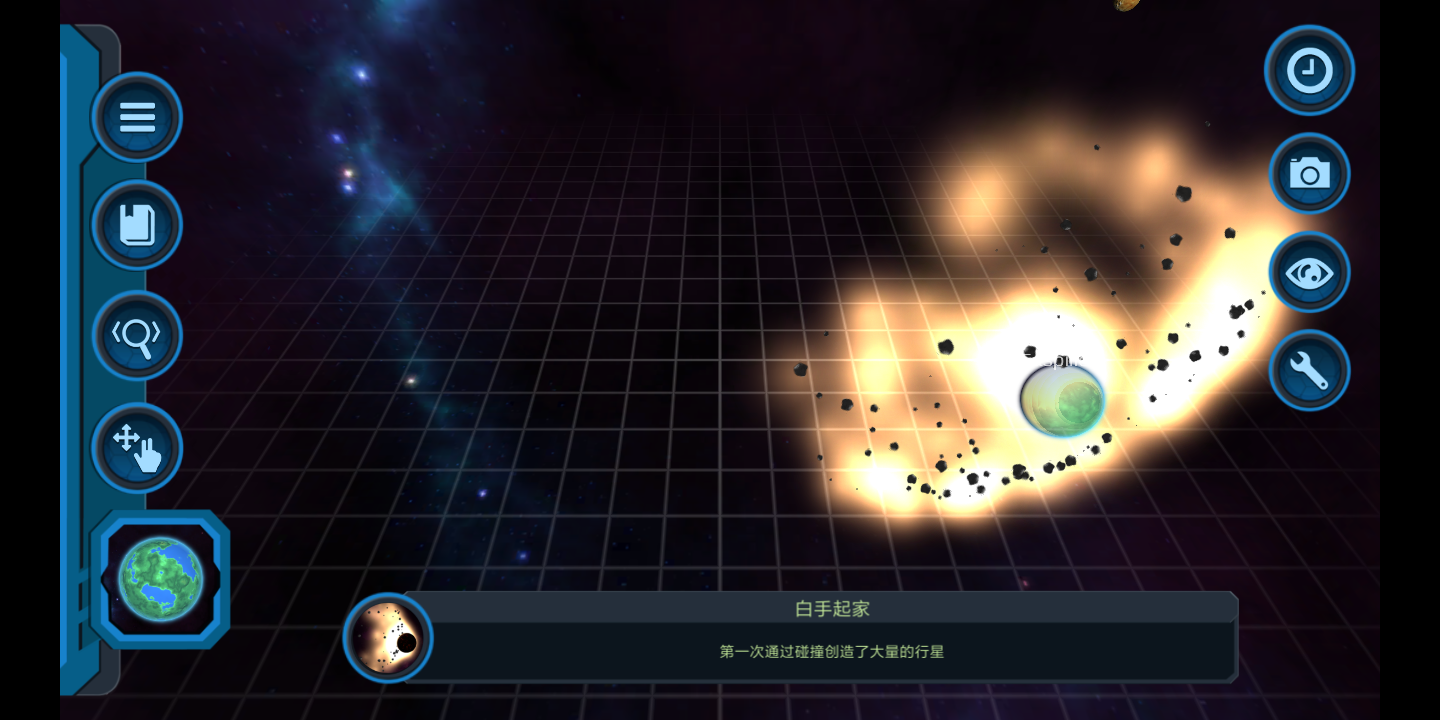Select the magnifier zoom tool
Screen dimensions: 1440x720
pos(136,336)
